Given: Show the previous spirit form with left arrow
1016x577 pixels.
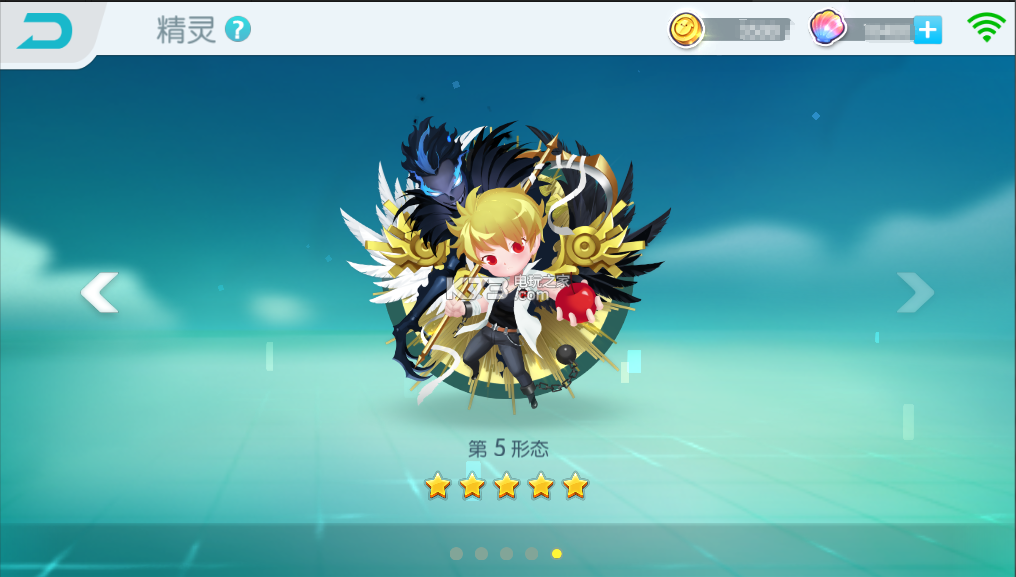Looking at the screenshot, I should pos(99,292).
